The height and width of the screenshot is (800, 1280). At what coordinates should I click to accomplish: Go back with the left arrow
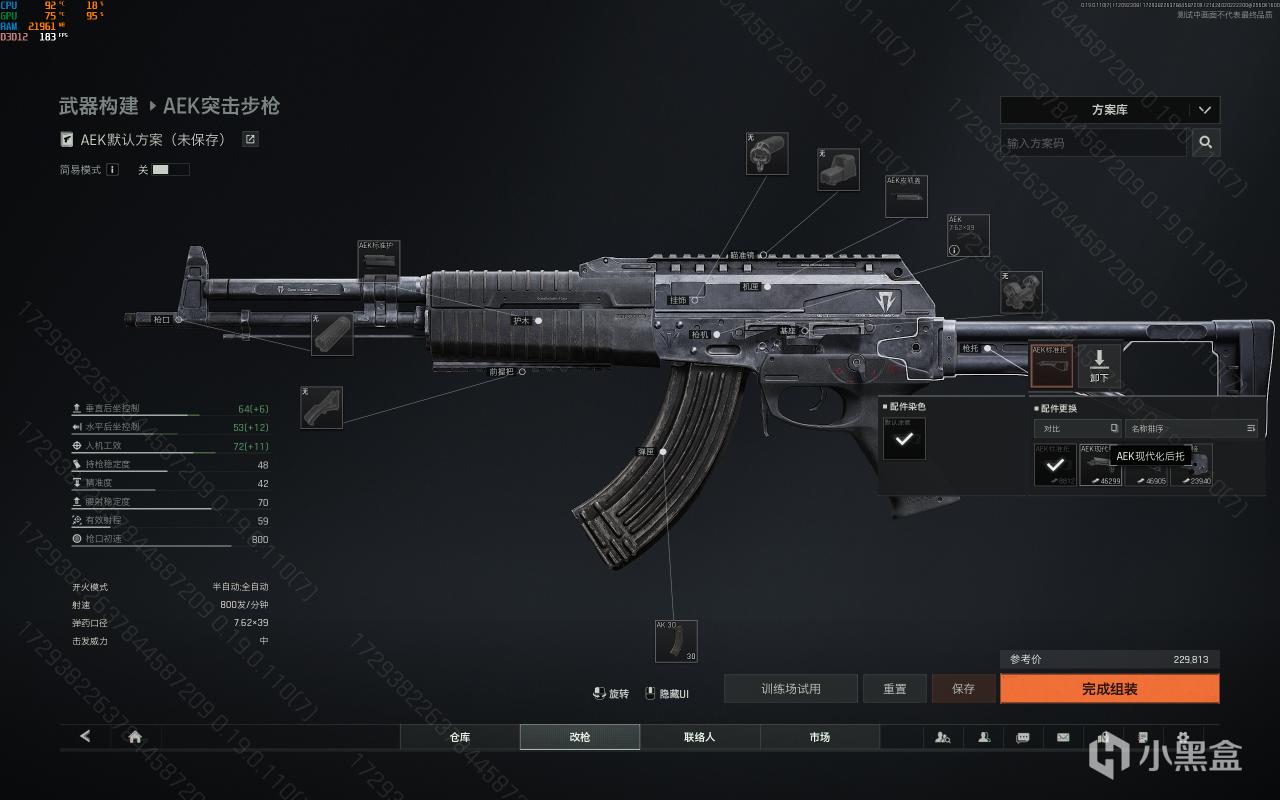85,737
